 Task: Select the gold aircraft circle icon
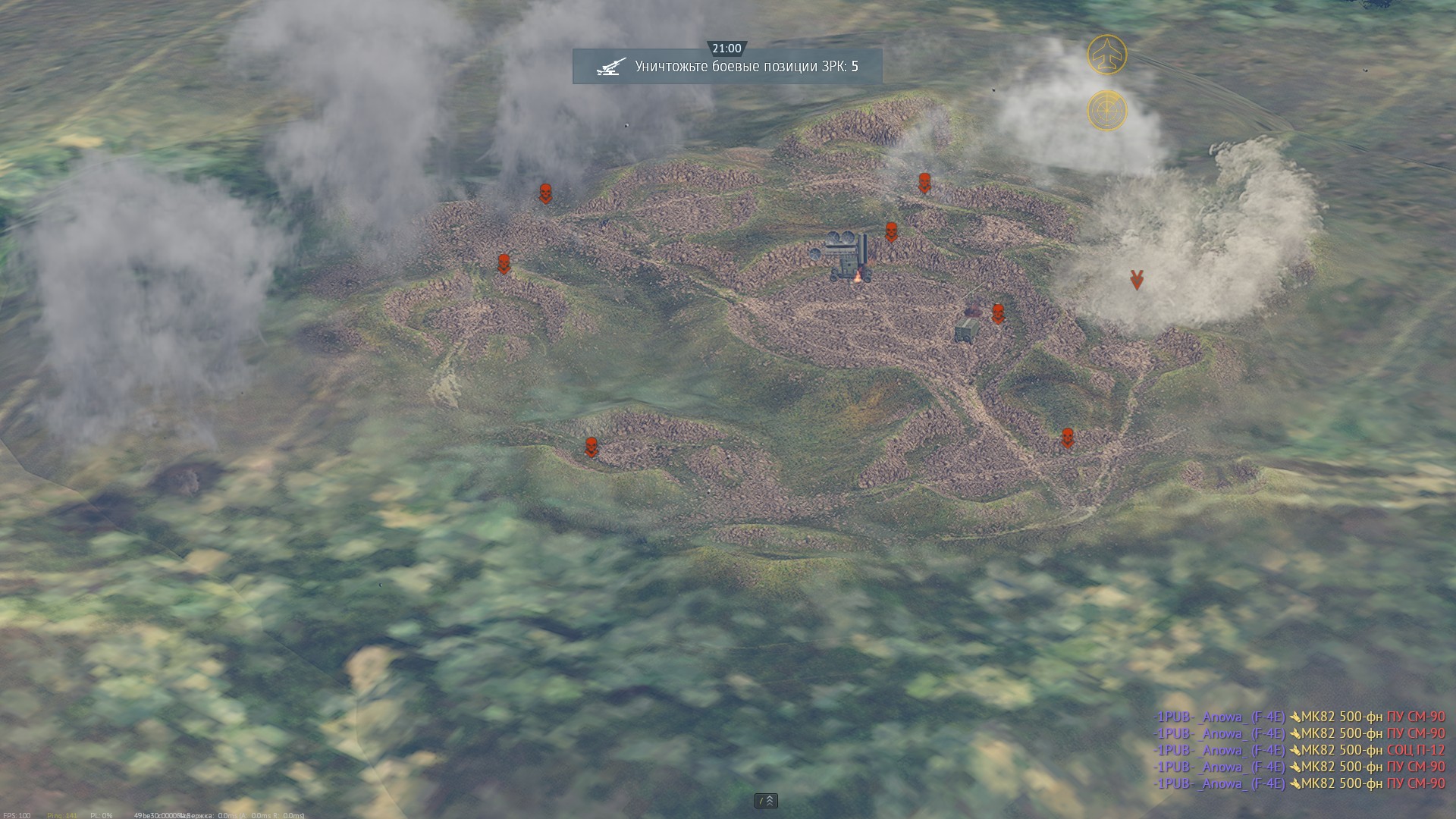click(1106, 55)
